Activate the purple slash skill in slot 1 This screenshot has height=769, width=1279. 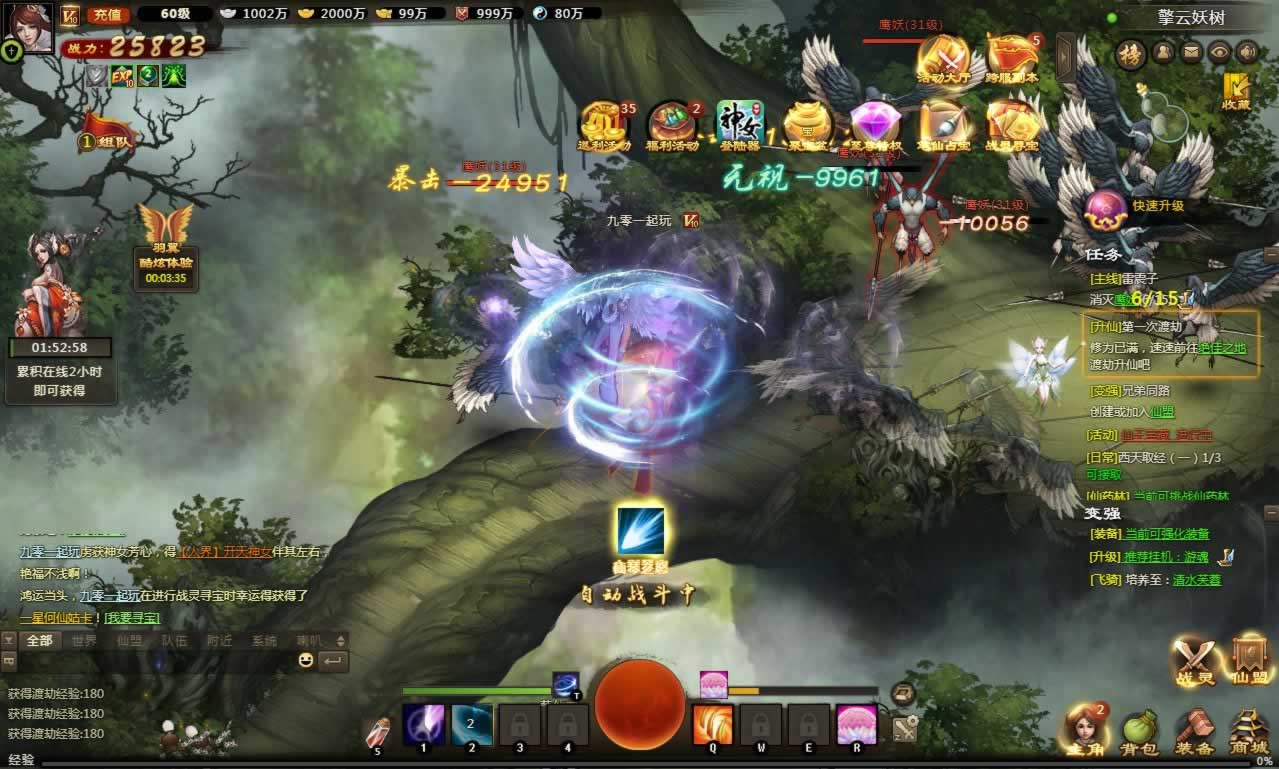pyautogui.click(x=424, y=725)
